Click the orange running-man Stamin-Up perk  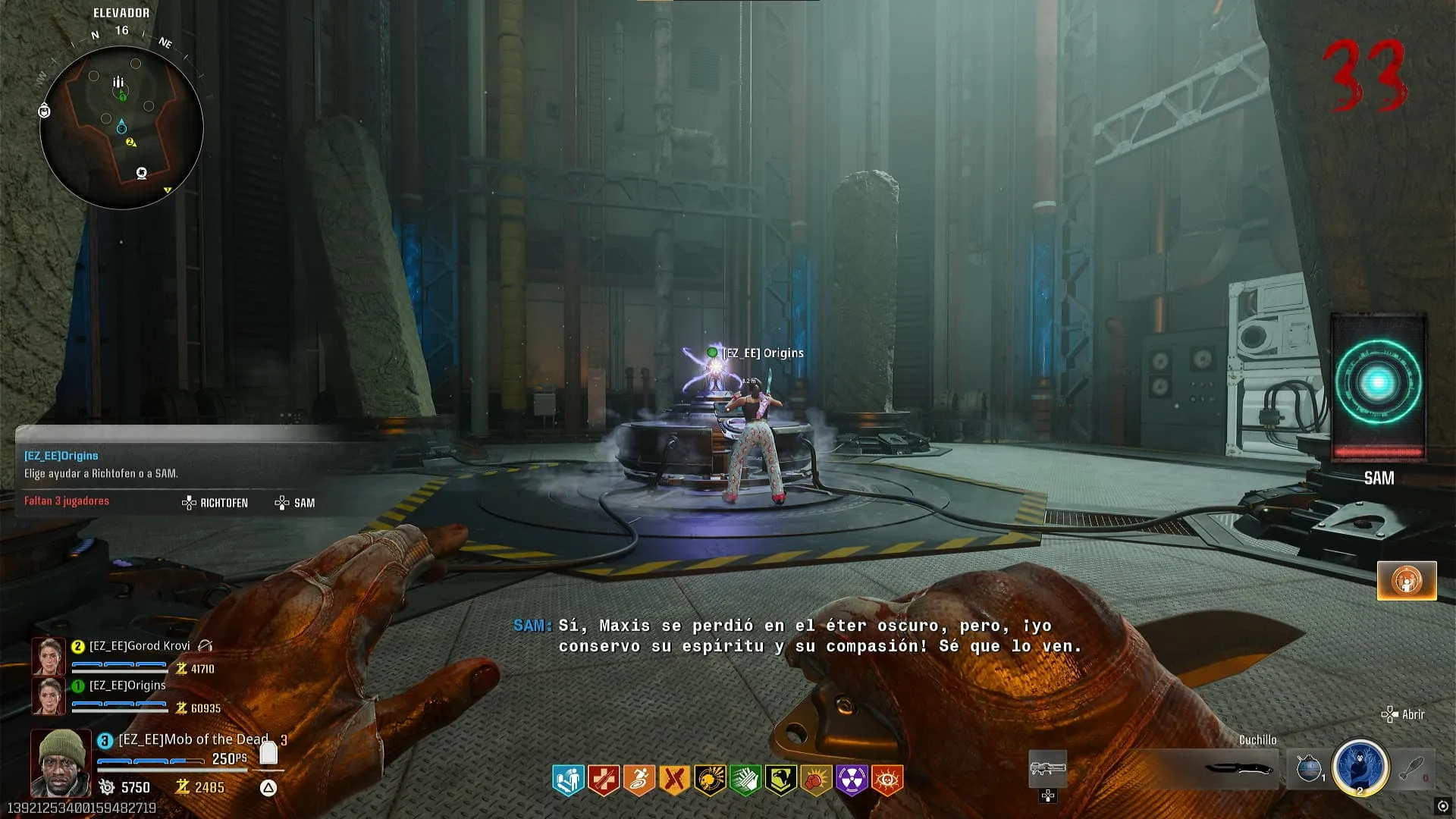click(639, 780)
